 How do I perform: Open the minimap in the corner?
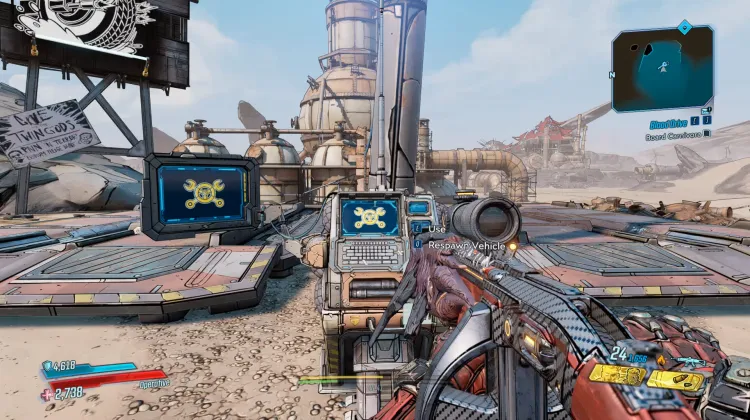click(663, 68)
